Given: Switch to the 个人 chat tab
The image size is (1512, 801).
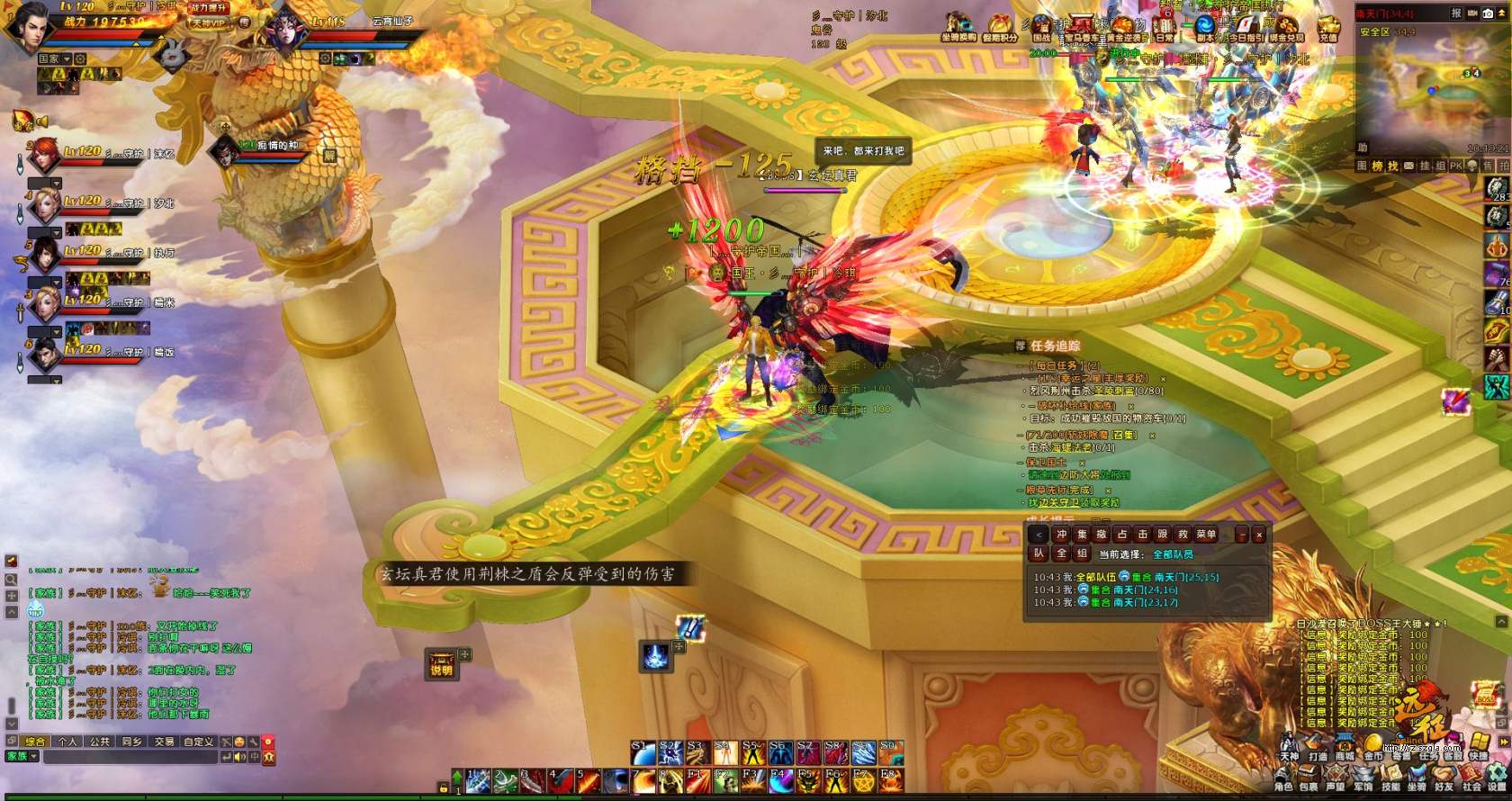Looking at the screenshot, I should pyautogui.click(x=67, y=742).
